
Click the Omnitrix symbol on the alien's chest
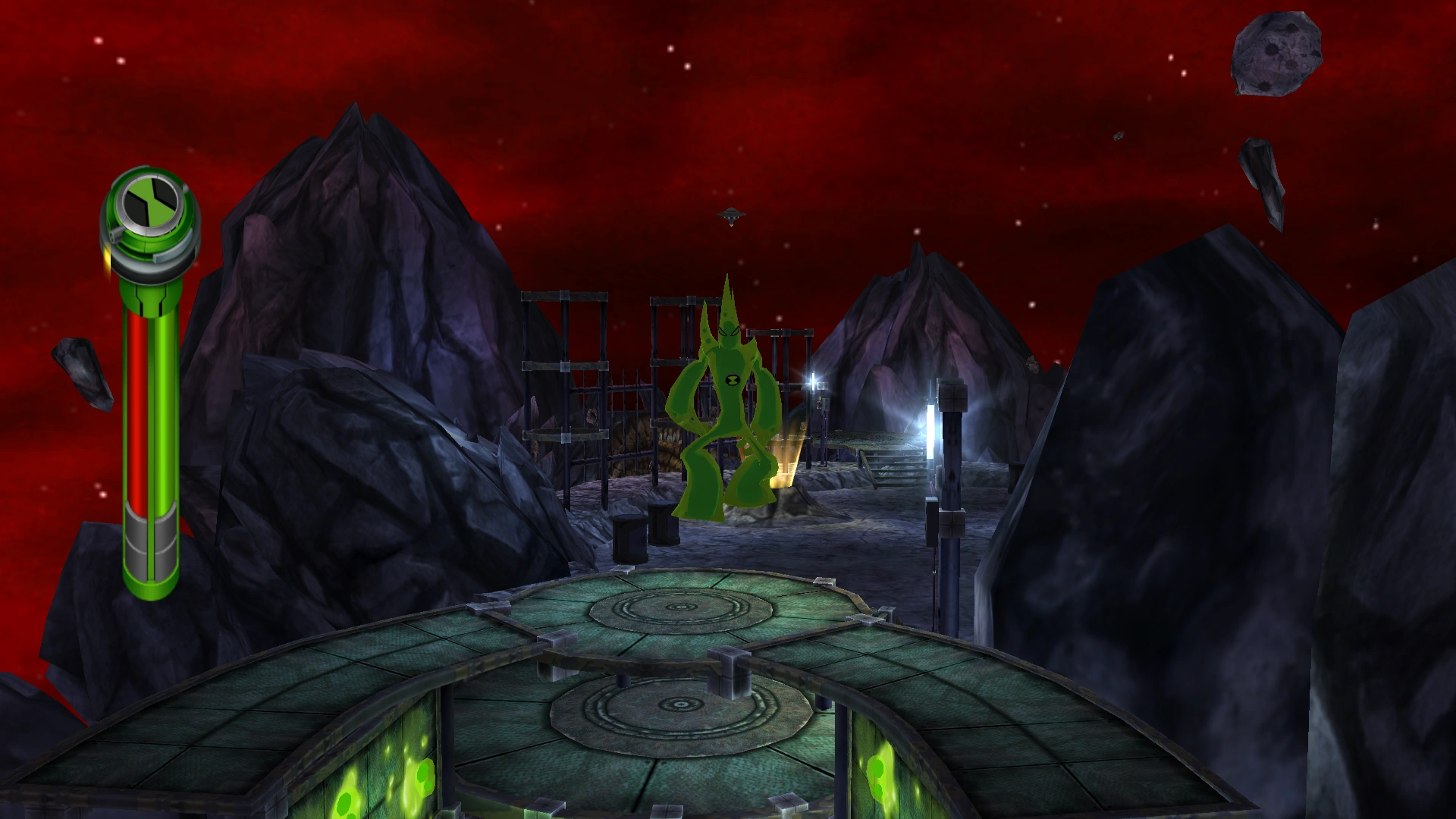734,379
